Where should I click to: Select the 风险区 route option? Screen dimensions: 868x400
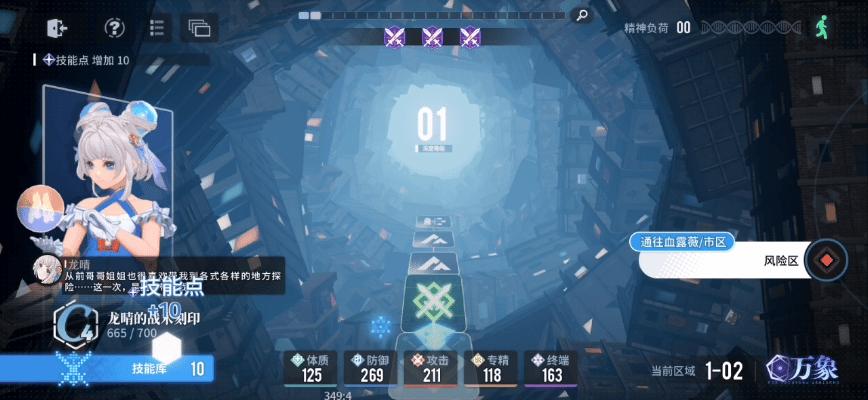tap(743, 263)
